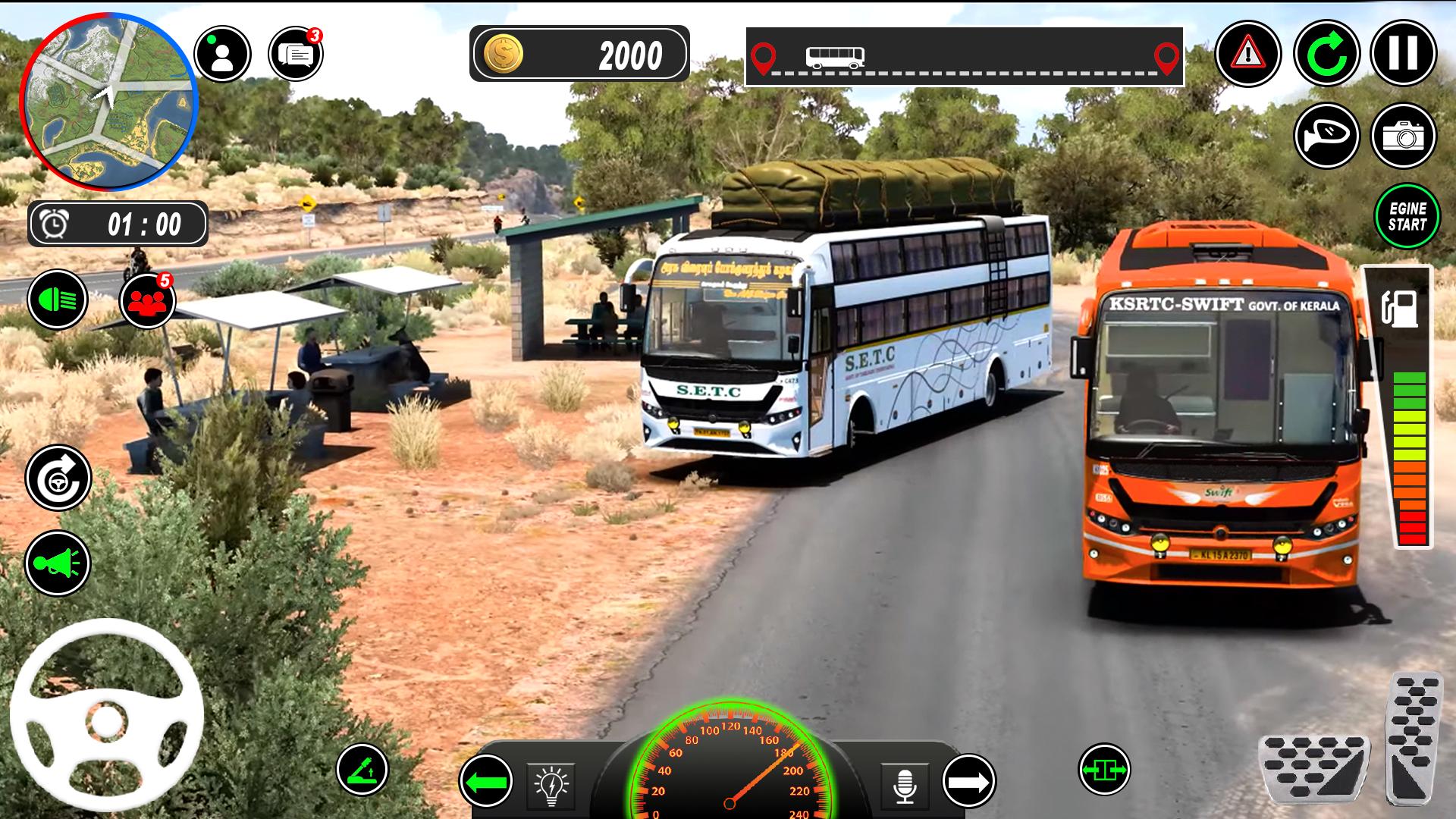Toggle the headlights button
1456x819 pixels.
point(58,300)
